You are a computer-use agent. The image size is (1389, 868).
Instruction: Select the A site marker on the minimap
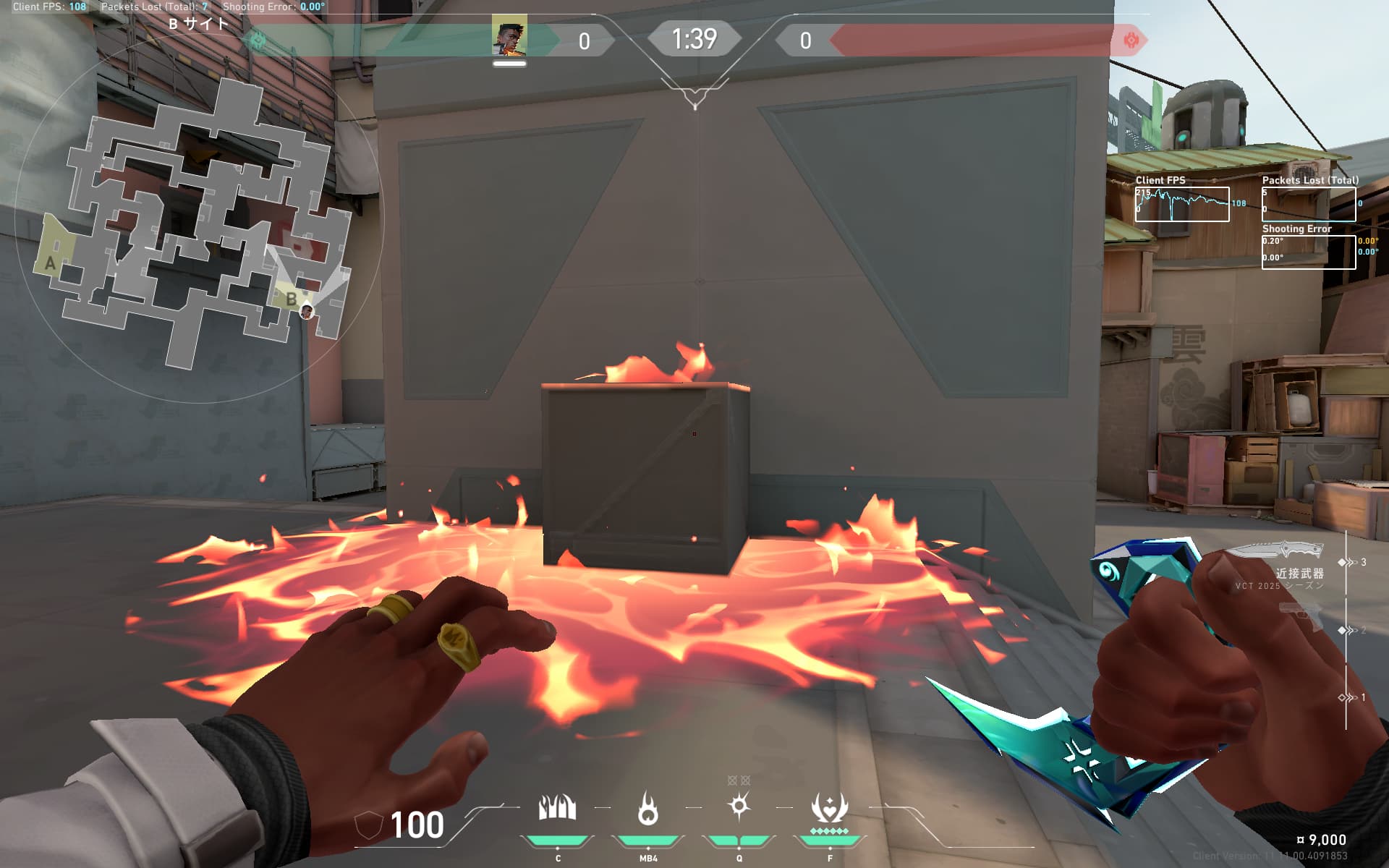pos(50,263)
